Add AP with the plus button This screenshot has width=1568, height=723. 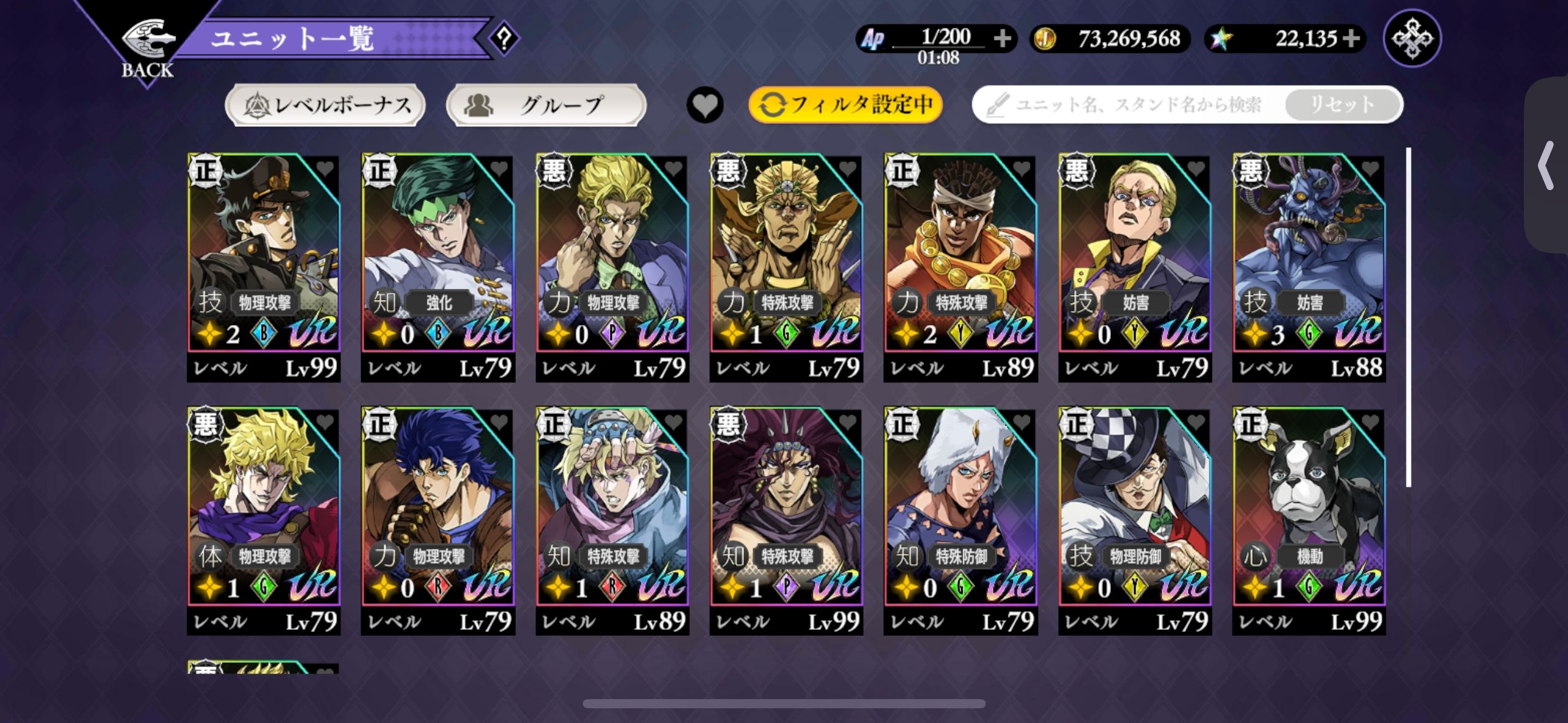(x=1002, y=39)
